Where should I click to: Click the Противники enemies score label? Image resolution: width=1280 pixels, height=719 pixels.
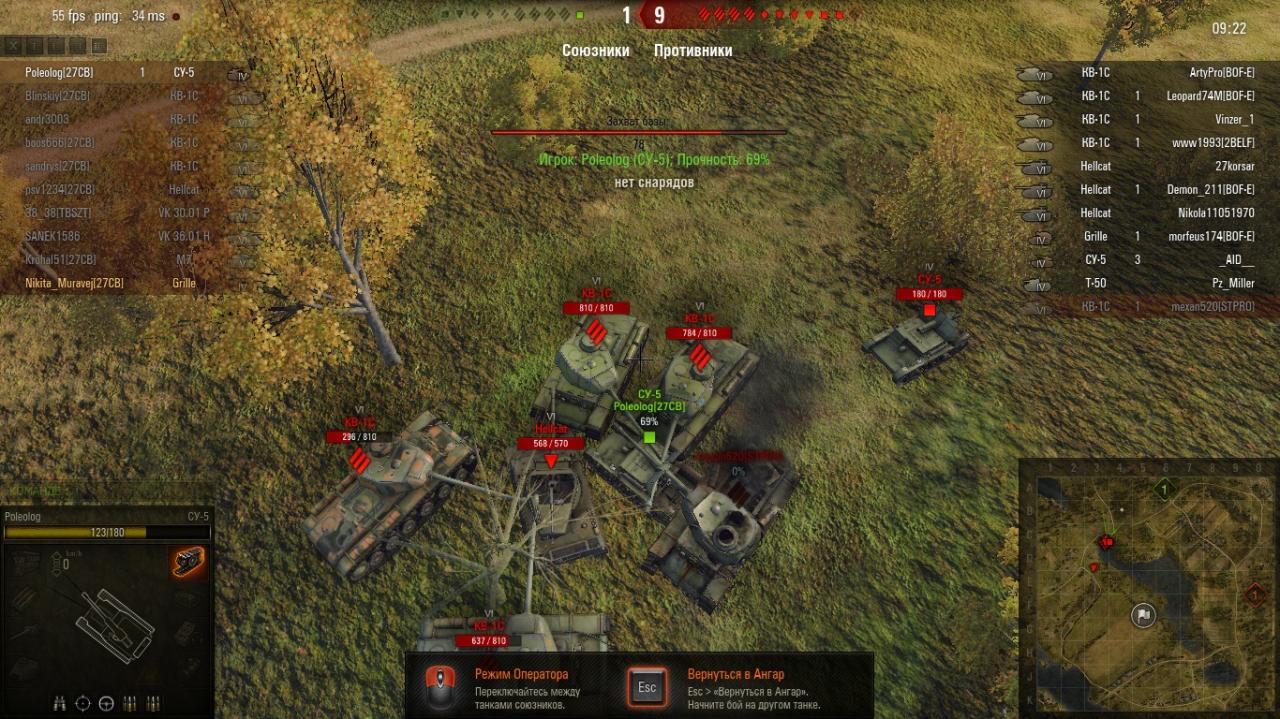point(693,51)
